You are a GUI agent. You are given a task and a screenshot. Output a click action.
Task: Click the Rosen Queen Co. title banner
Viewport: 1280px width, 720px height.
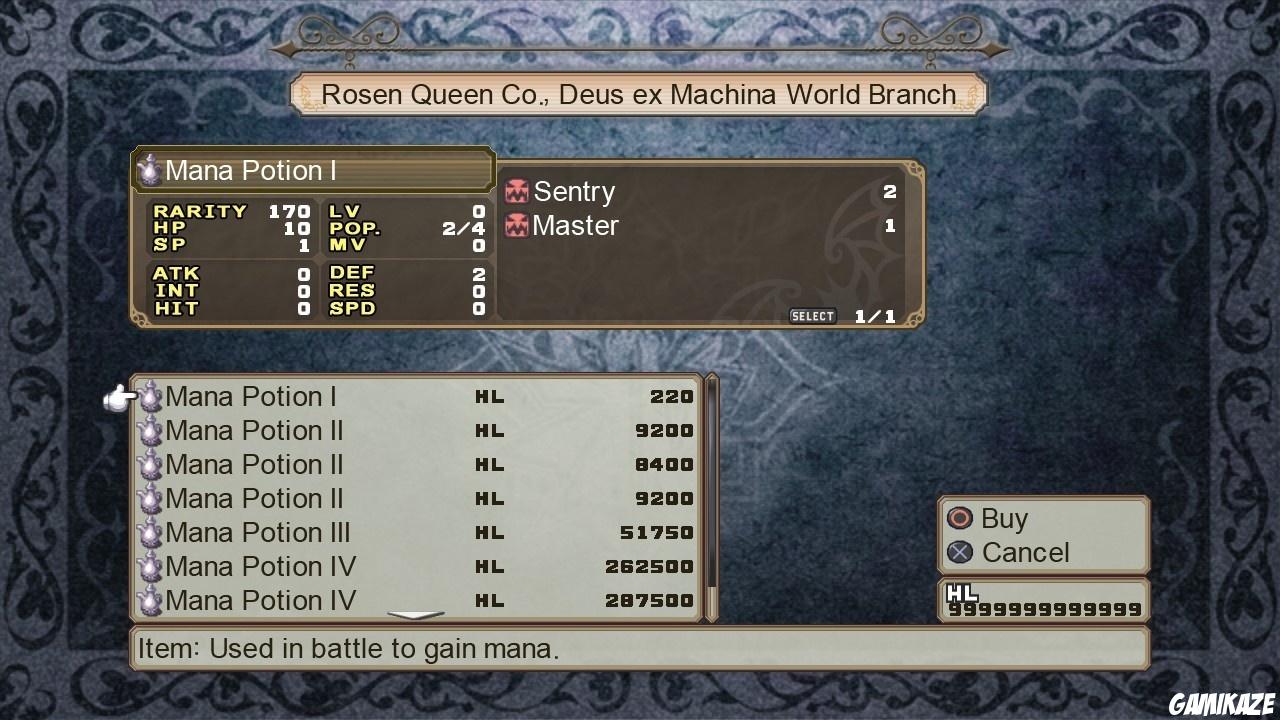point(638,93)
